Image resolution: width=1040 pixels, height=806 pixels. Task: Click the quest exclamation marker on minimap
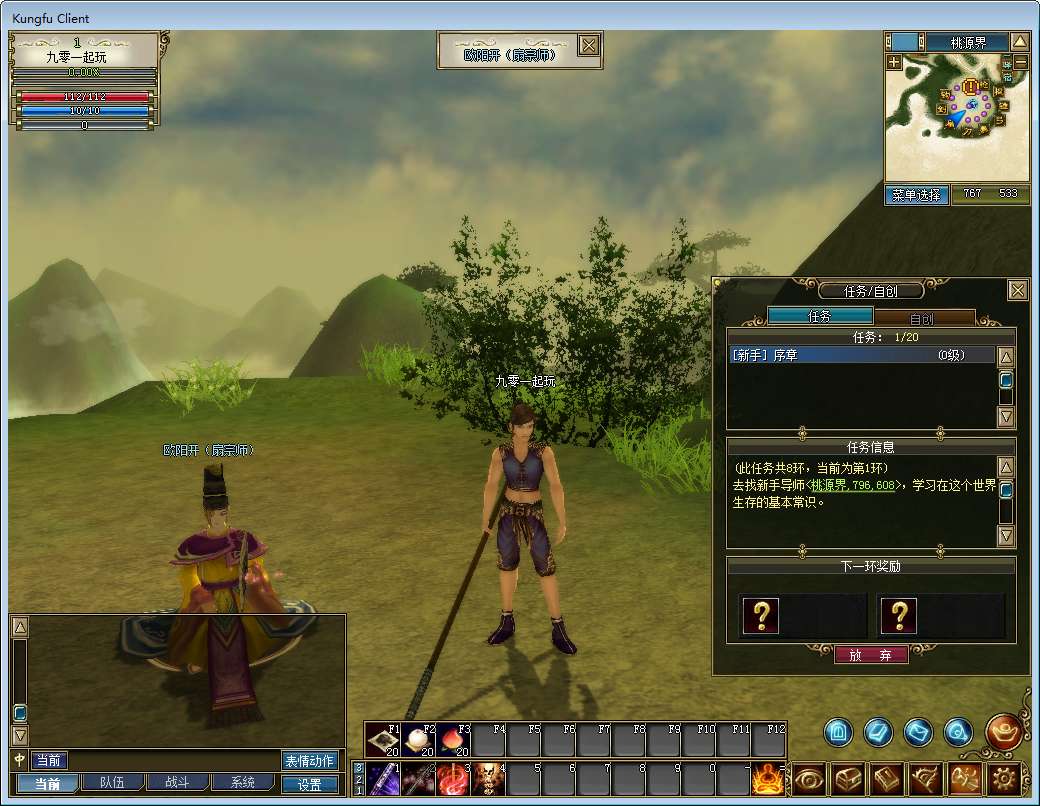point(970,87)
